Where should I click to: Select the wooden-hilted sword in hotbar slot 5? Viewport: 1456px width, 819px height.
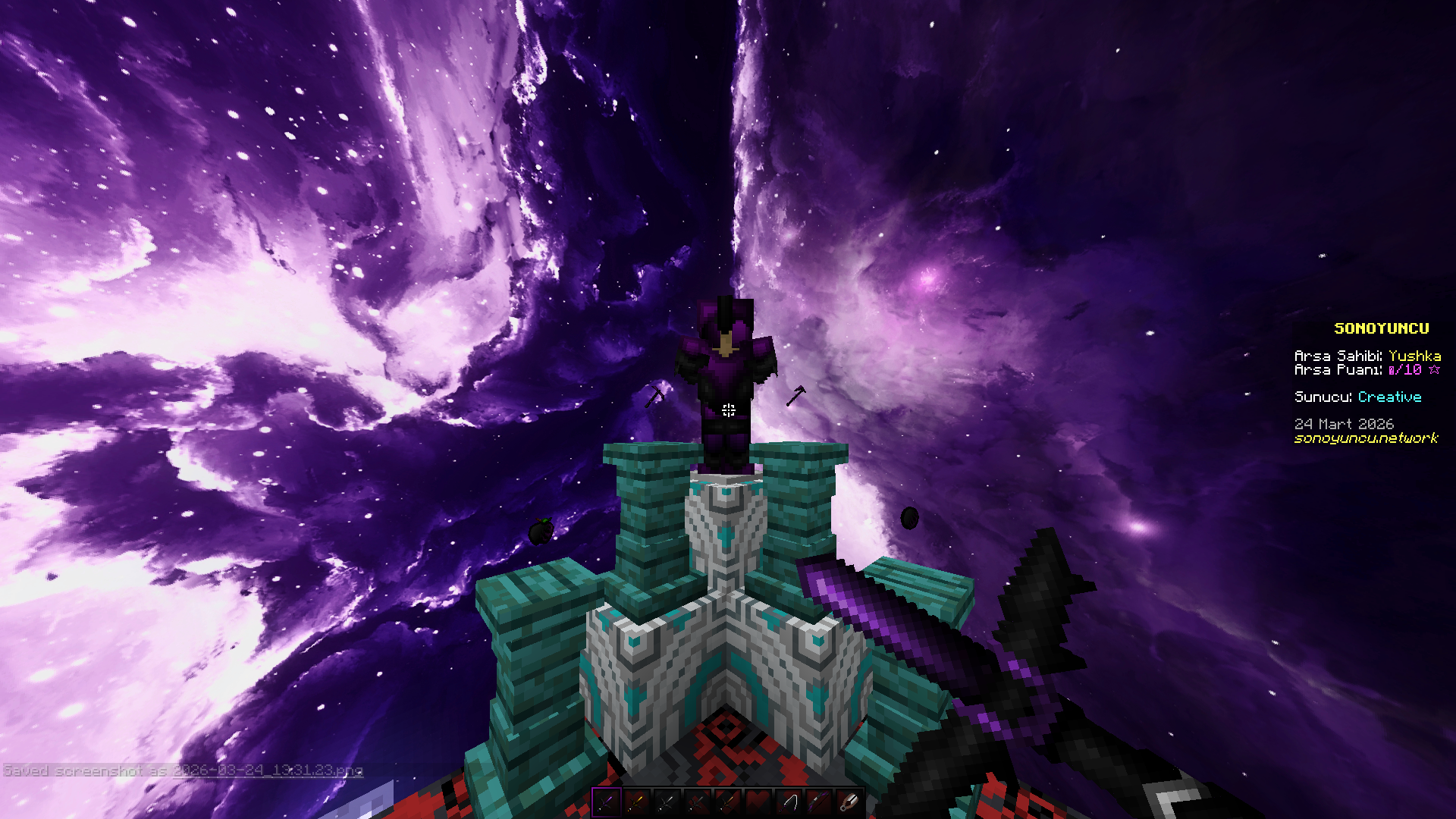tap(727, 803)
